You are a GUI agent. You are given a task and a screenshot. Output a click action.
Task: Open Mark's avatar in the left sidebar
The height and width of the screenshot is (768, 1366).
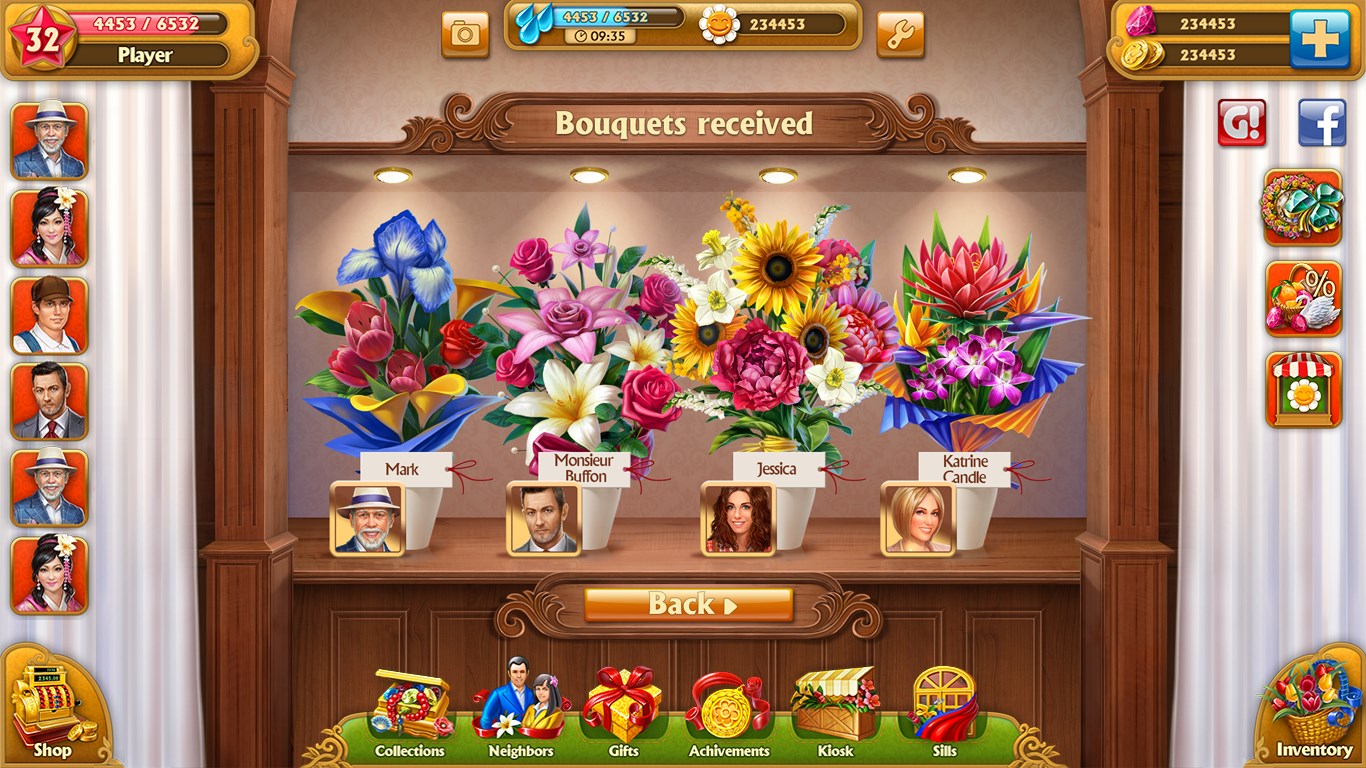coord(48,140)
